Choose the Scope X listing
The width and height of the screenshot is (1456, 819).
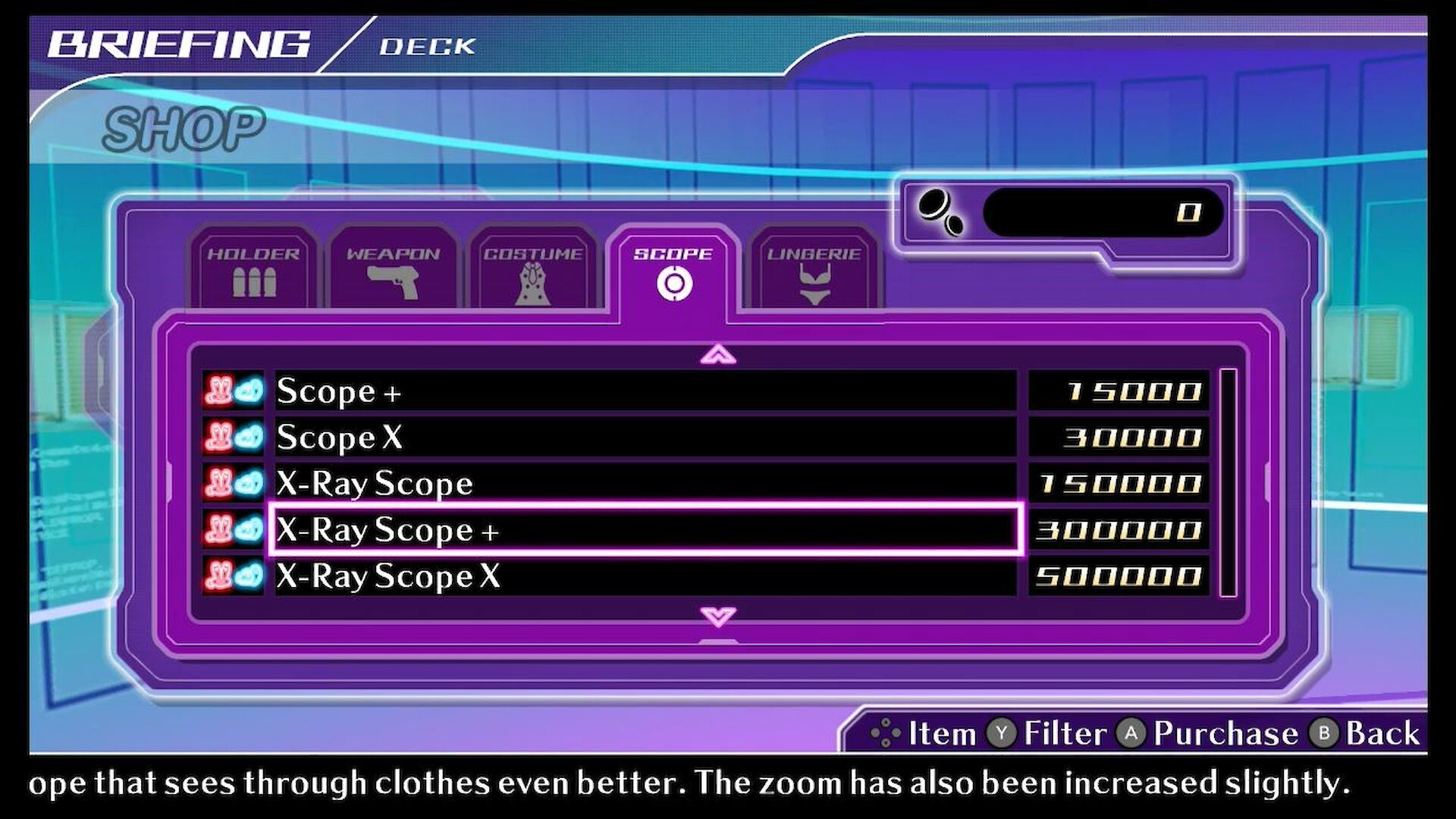645,438
